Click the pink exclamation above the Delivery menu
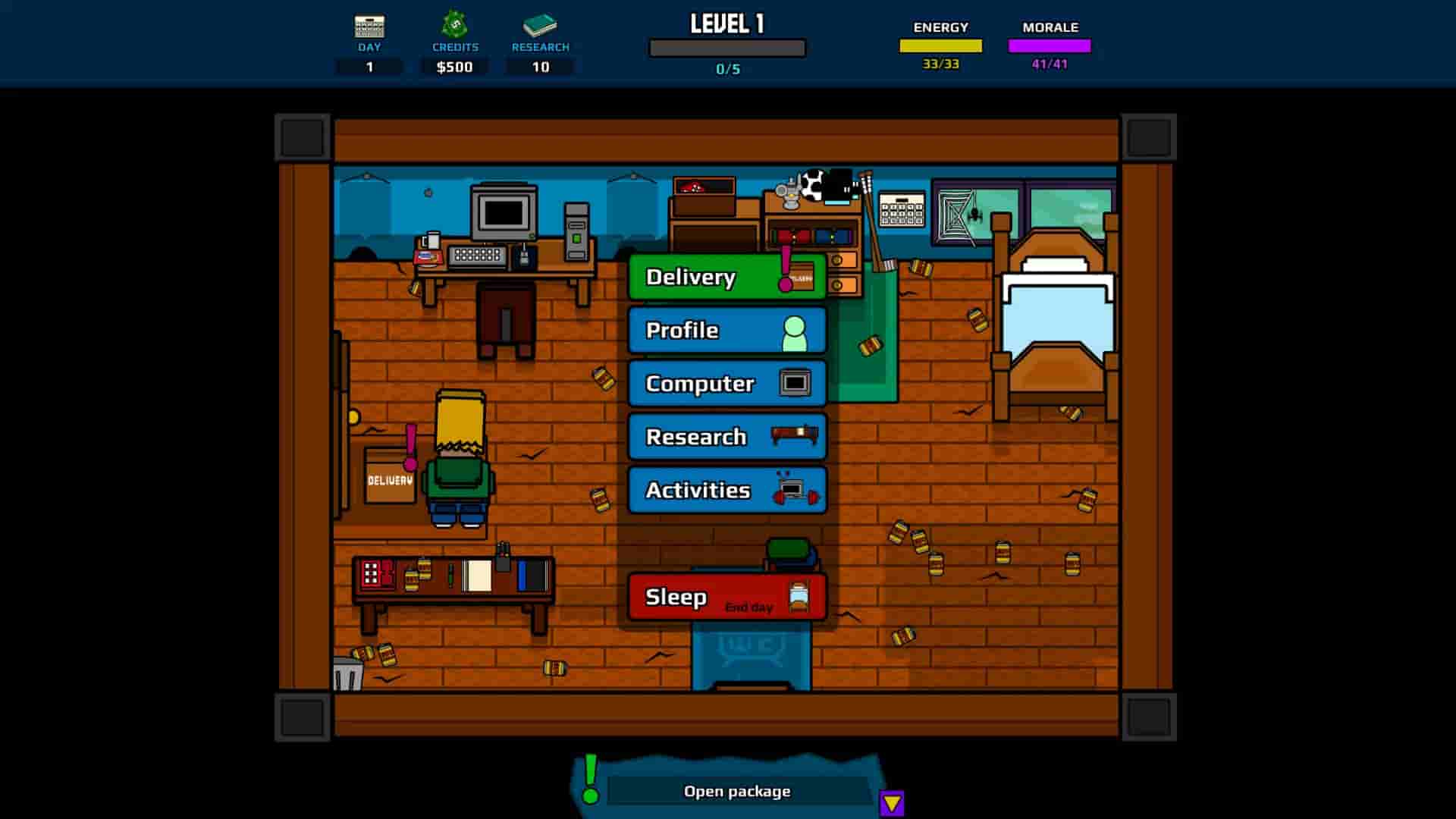Image resolution: width=1456 pixels, height=819 pixels. point(787,265)
